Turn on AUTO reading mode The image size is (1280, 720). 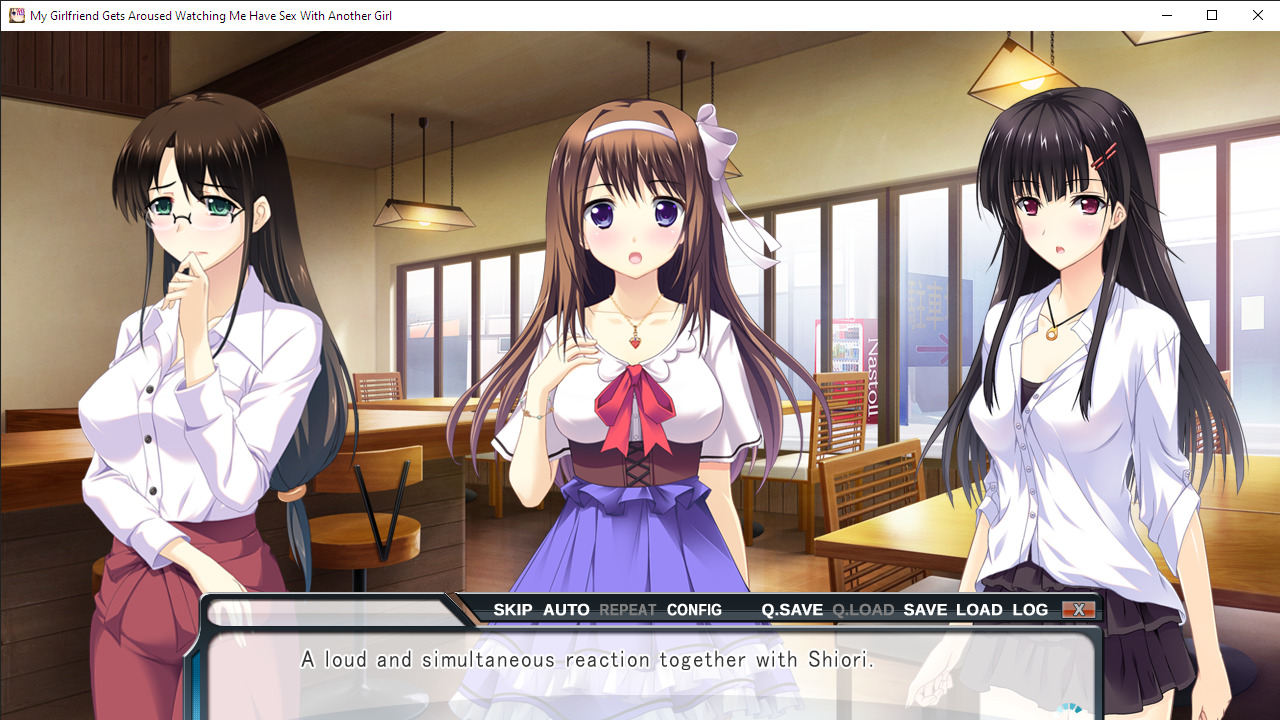(x=566, y=610)
